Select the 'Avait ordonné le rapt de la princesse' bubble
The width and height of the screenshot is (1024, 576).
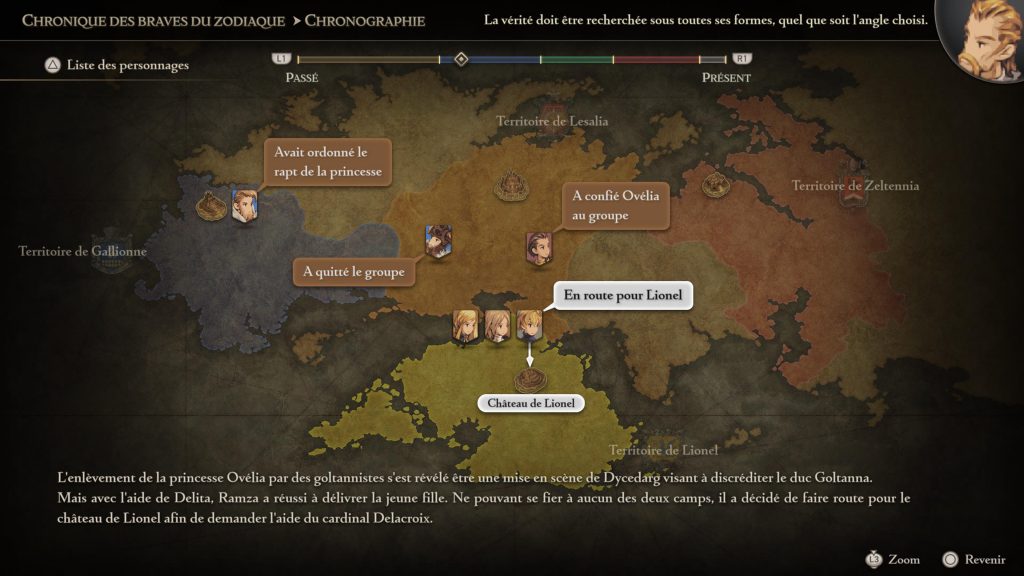(327, 162)
